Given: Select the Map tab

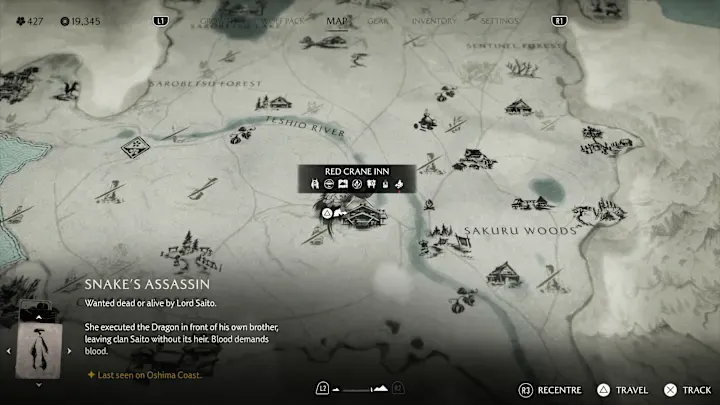Looking at the screenshot, I should (339, 19).
